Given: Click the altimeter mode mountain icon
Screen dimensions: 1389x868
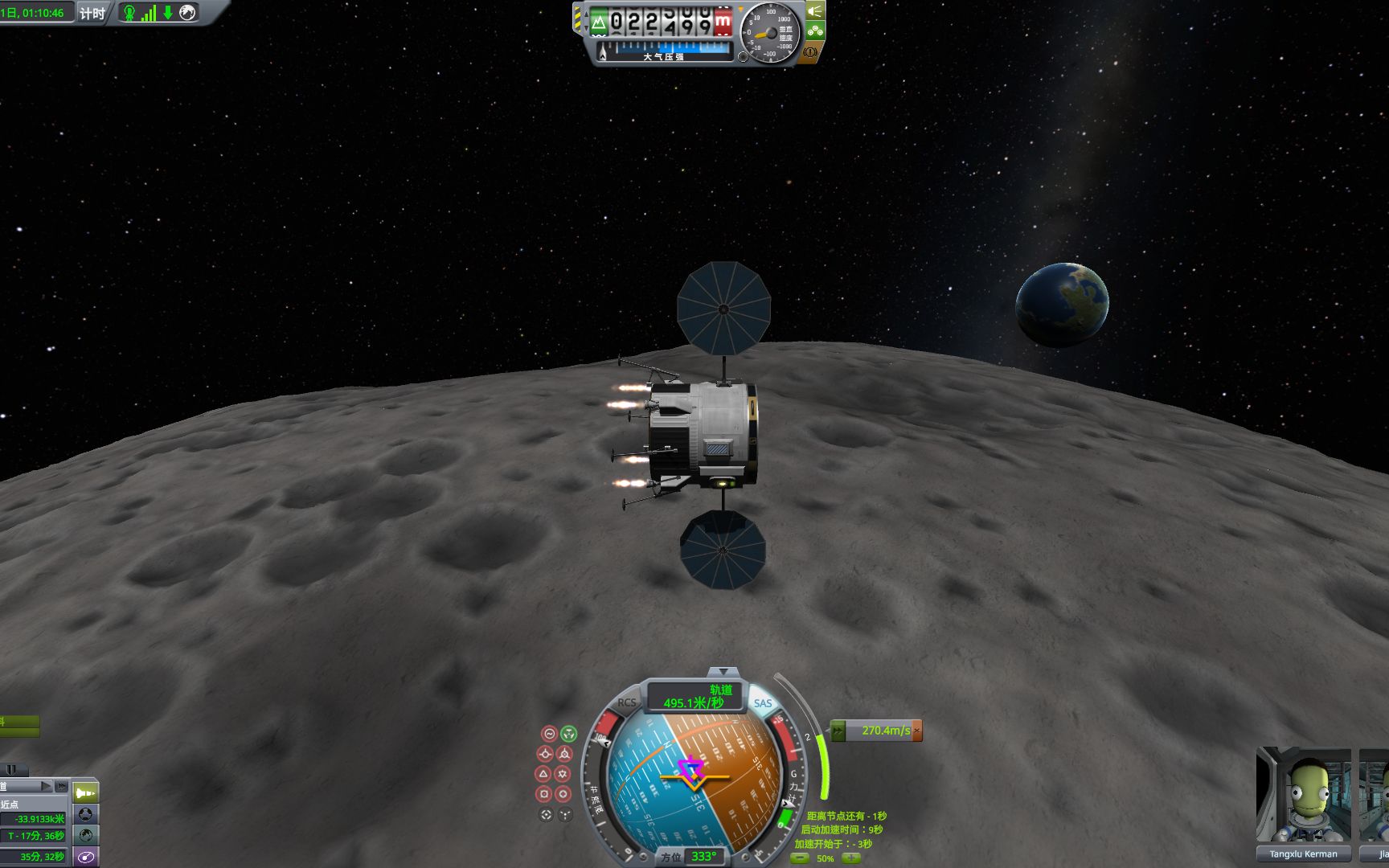Looking at the screenshot, I should pos(599,23).
